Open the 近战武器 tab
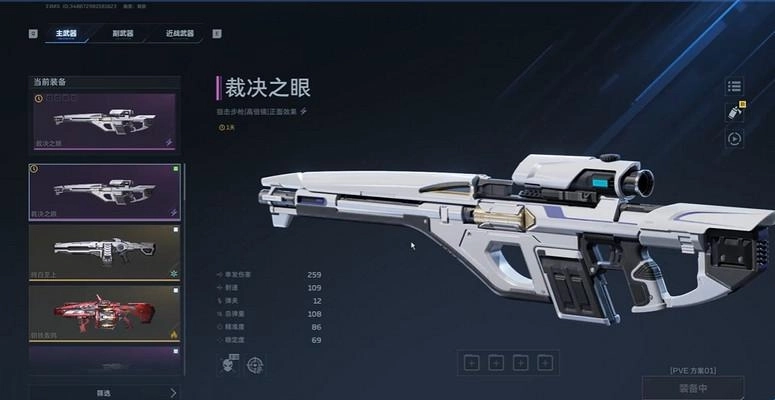 pos(180,33)
